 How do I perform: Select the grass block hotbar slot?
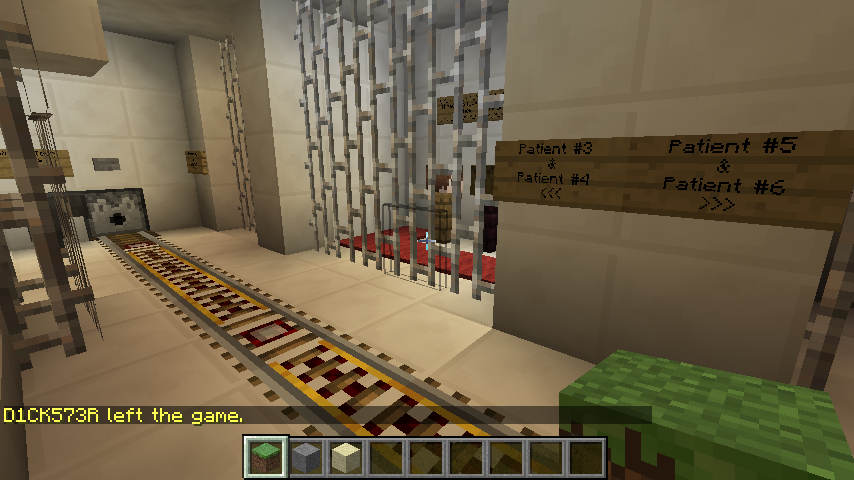[267, 457]
